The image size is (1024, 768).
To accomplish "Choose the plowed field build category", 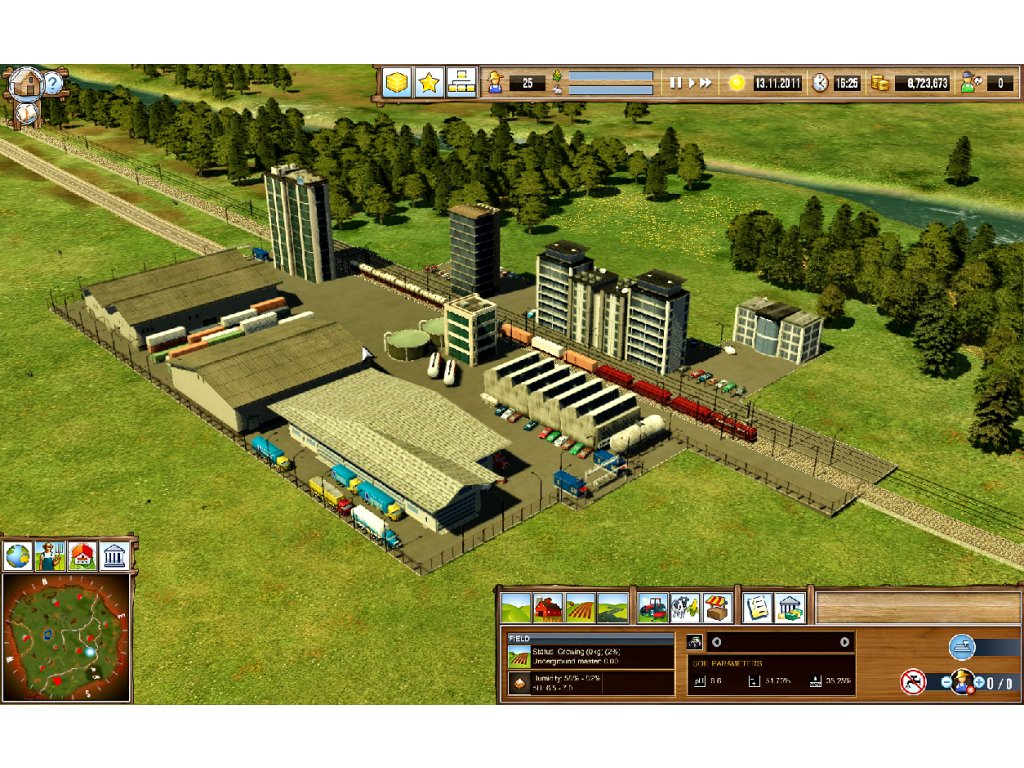I will point(580,607).
